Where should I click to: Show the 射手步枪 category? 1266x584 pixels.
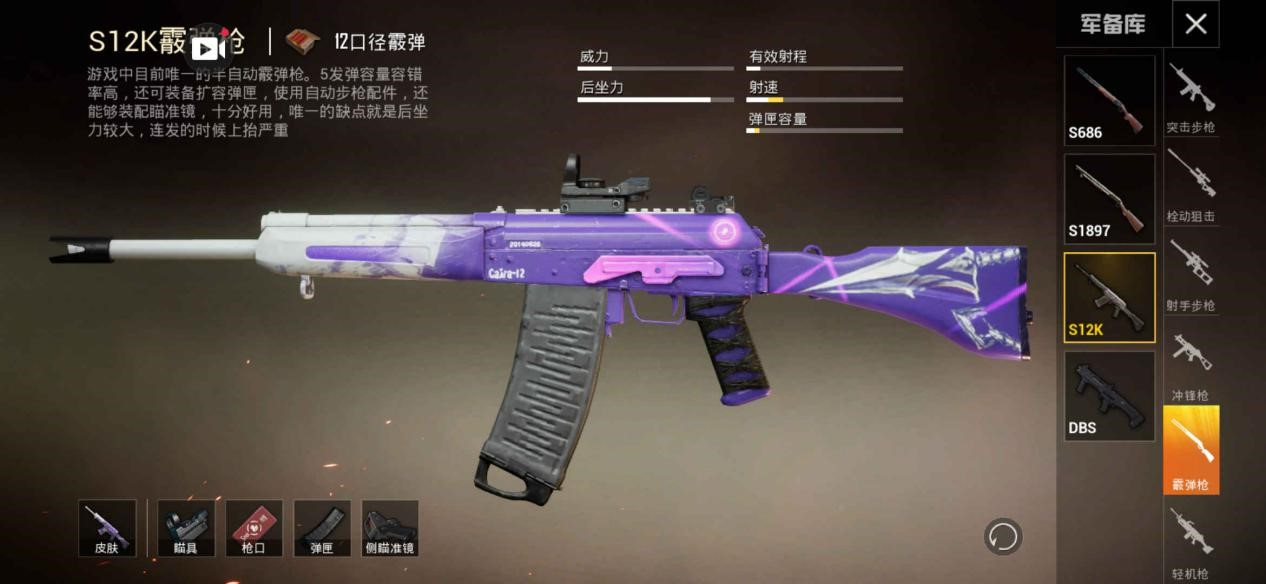coord(1190,275)
